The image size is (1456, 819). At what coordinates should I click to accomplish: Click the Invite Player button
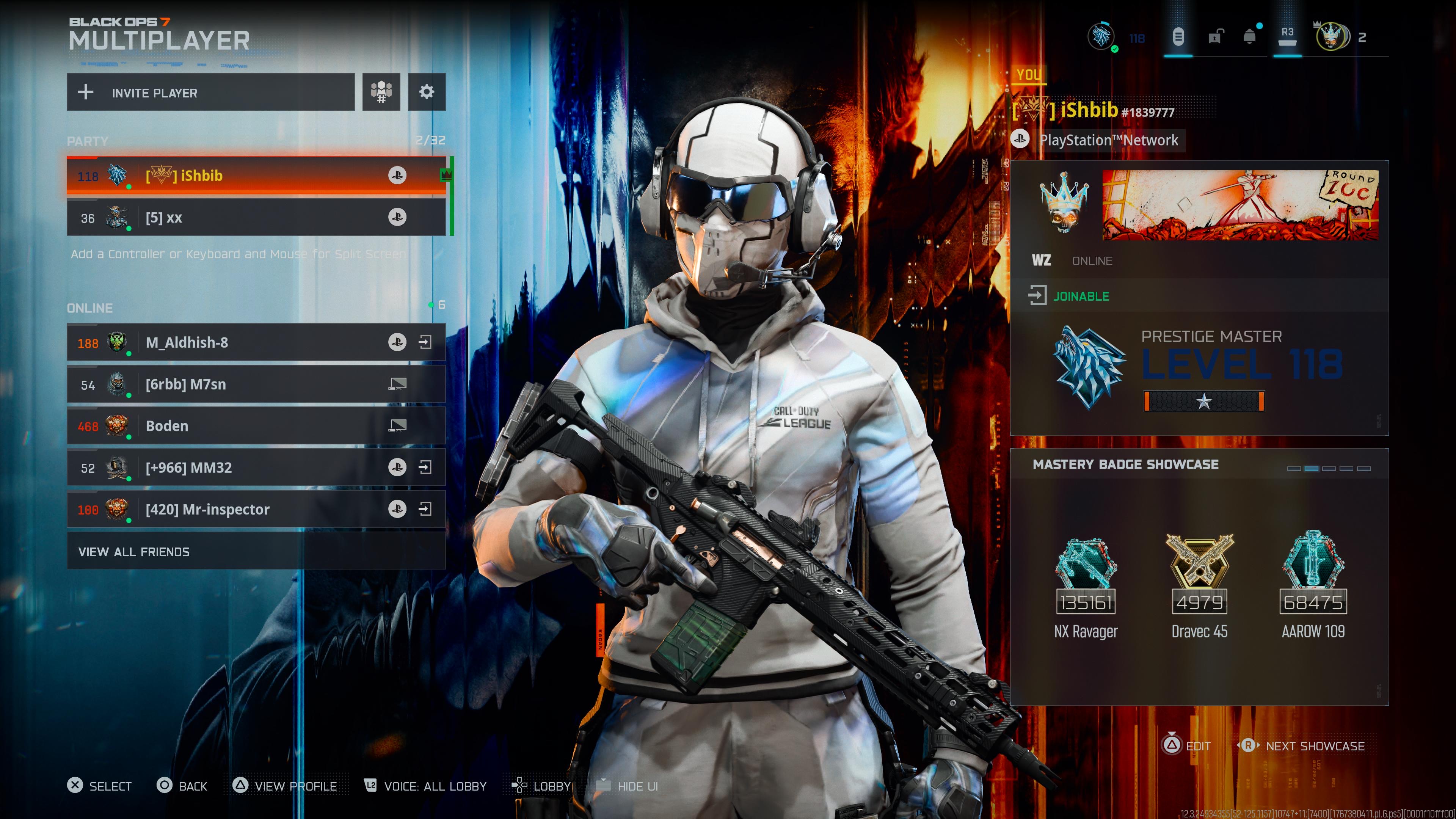210,92
